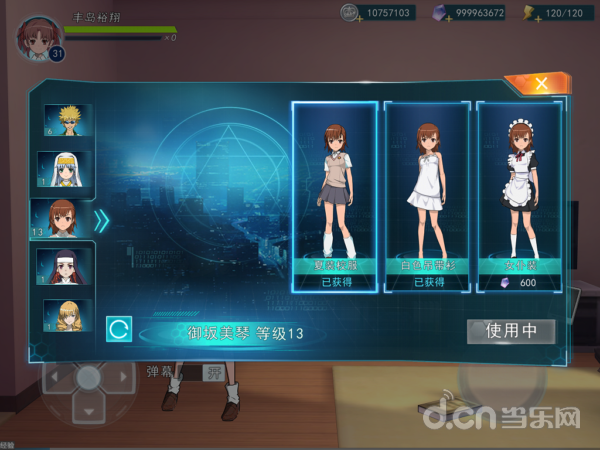
Task: Choose the white-hooded nun character portrait
Action: (68, 169)
